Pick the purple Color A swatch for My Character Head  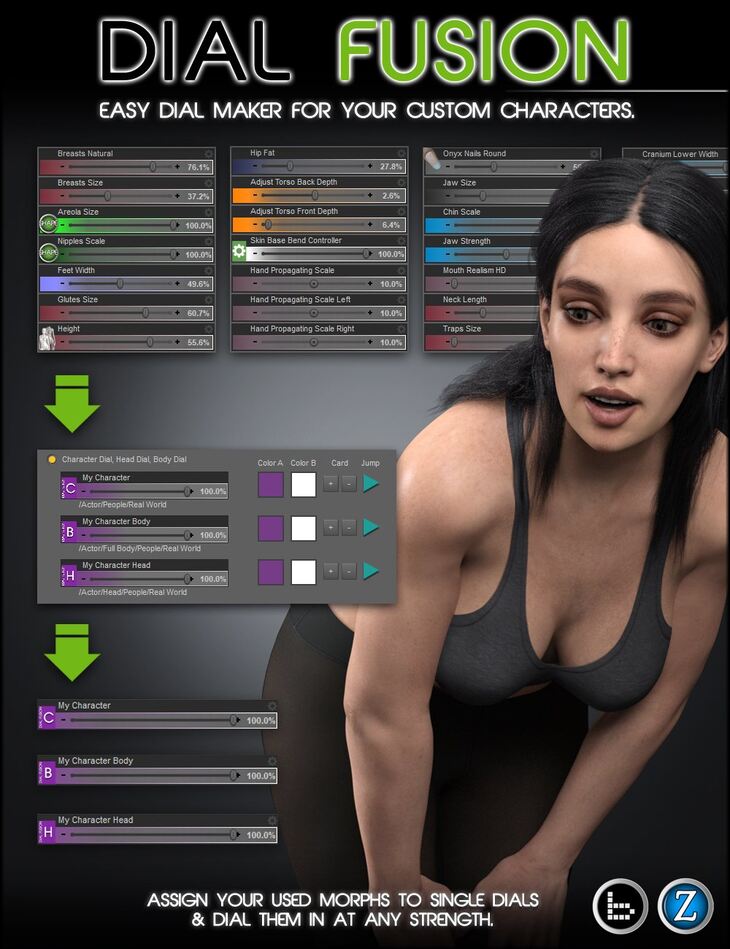click(271, 571)
